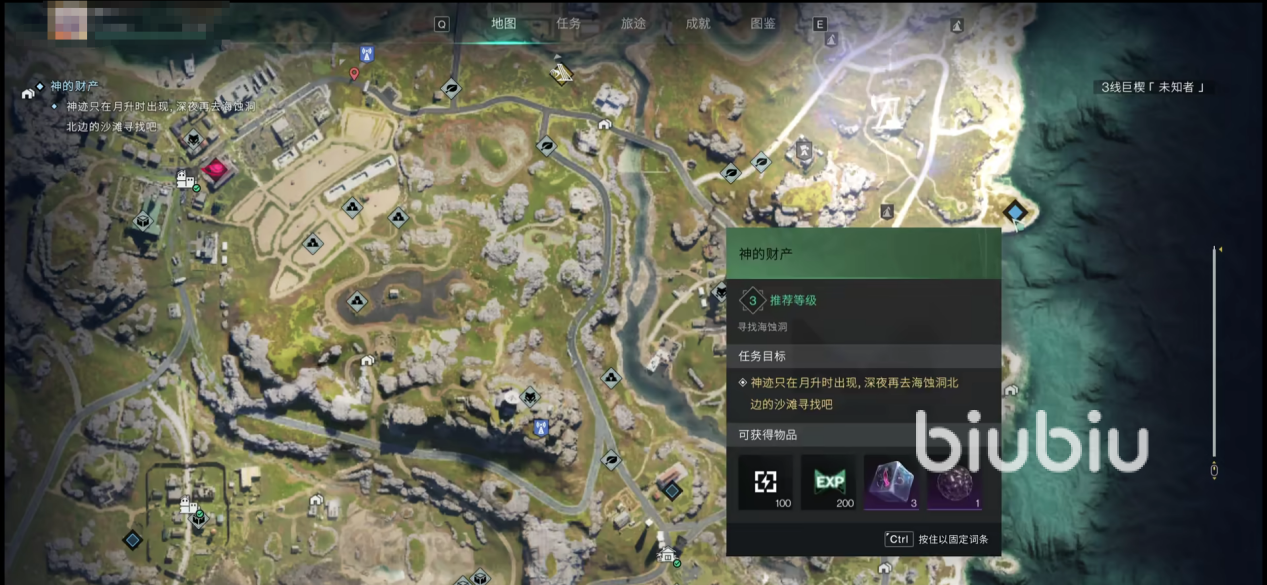
Task: Select the EXP reward icon
Action: coord(828,482)
